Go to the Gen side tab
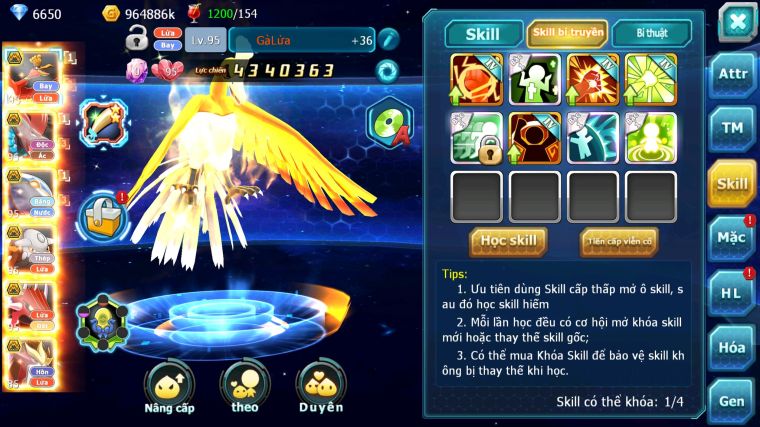The image size is (760, 427). tap(732, 401)
